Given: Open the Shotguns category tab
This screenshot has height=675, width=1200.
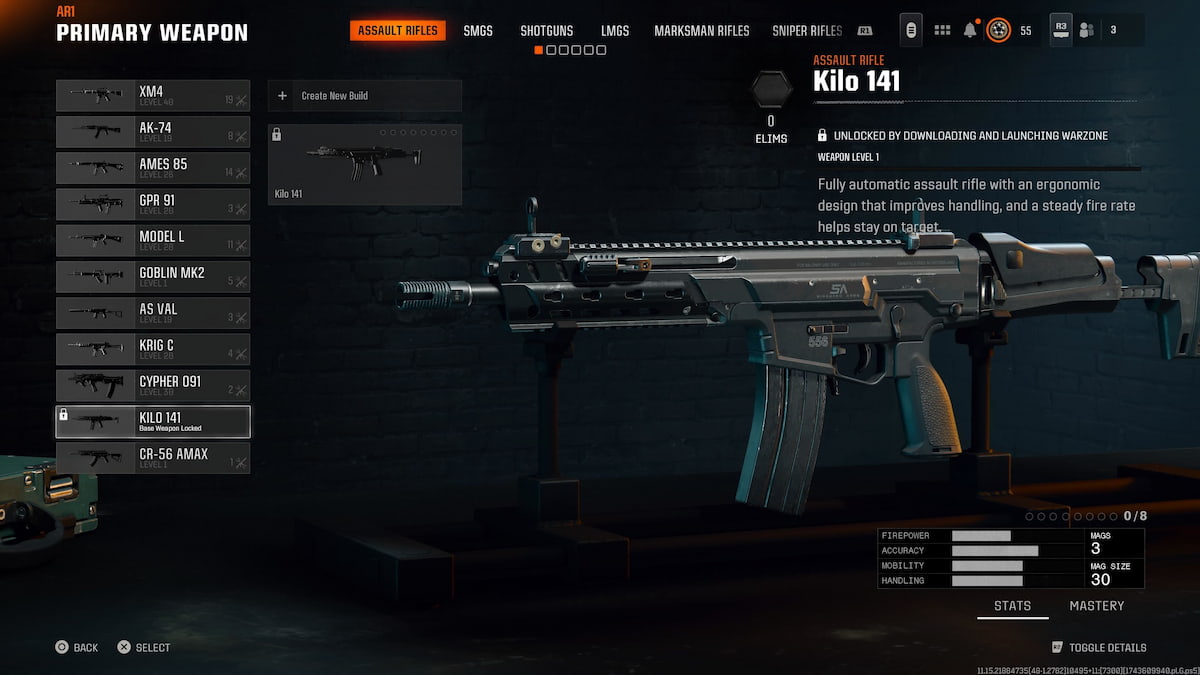Looking at the screenshot, I should click(546, 31).
